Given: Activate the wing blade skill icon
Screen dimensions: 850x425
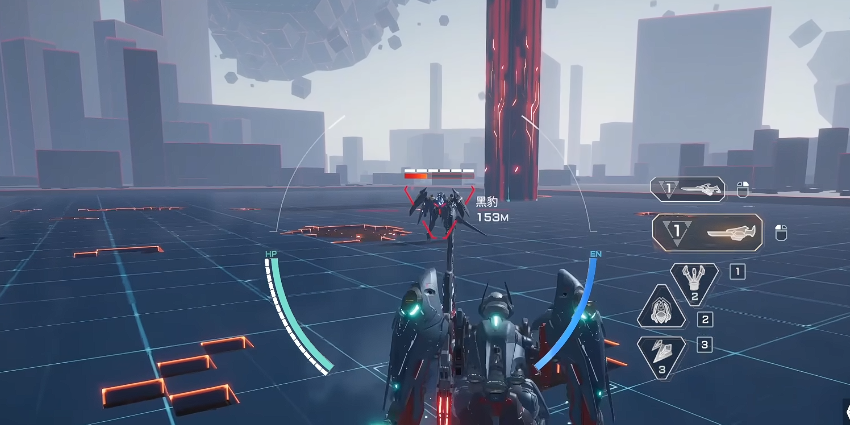Looking at the screenshot, I should pos(662,354).
